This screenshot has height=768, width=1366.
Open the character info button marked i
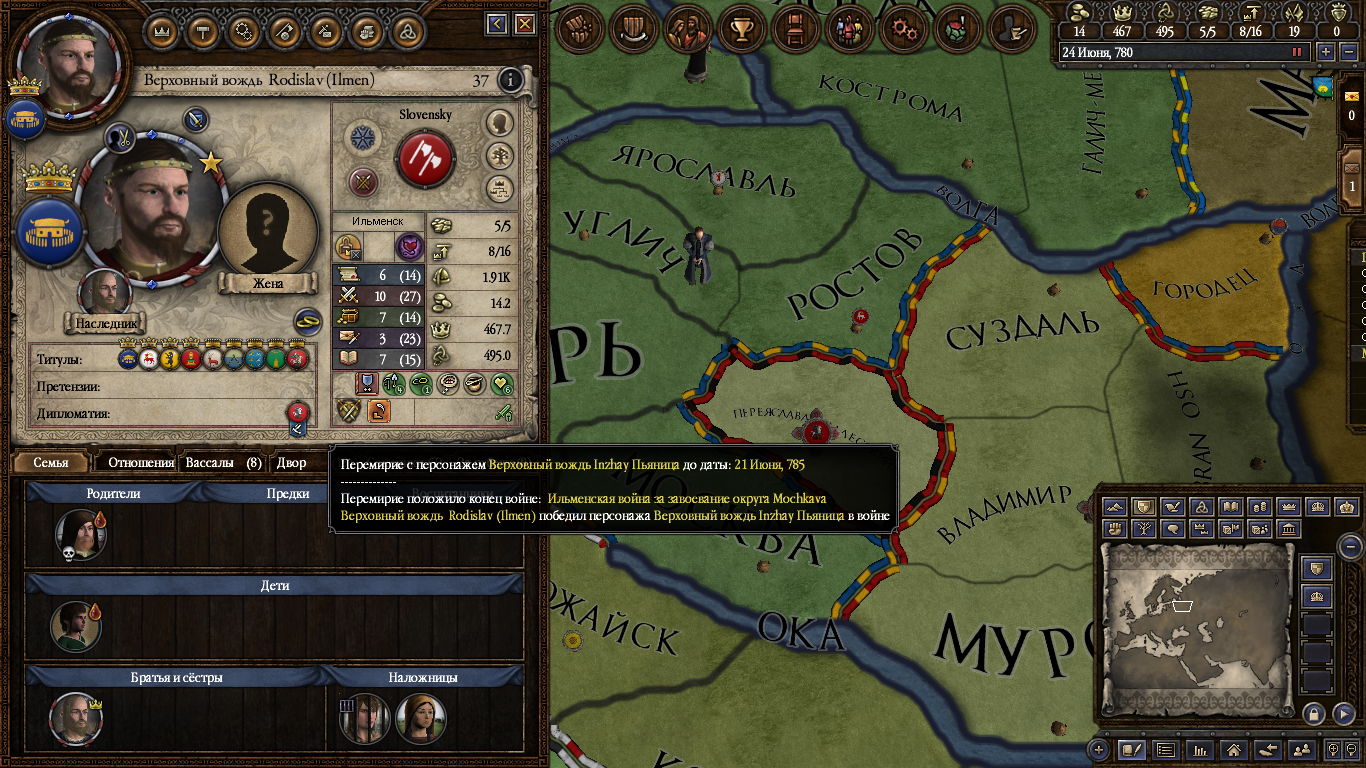[x=511, y=80]
